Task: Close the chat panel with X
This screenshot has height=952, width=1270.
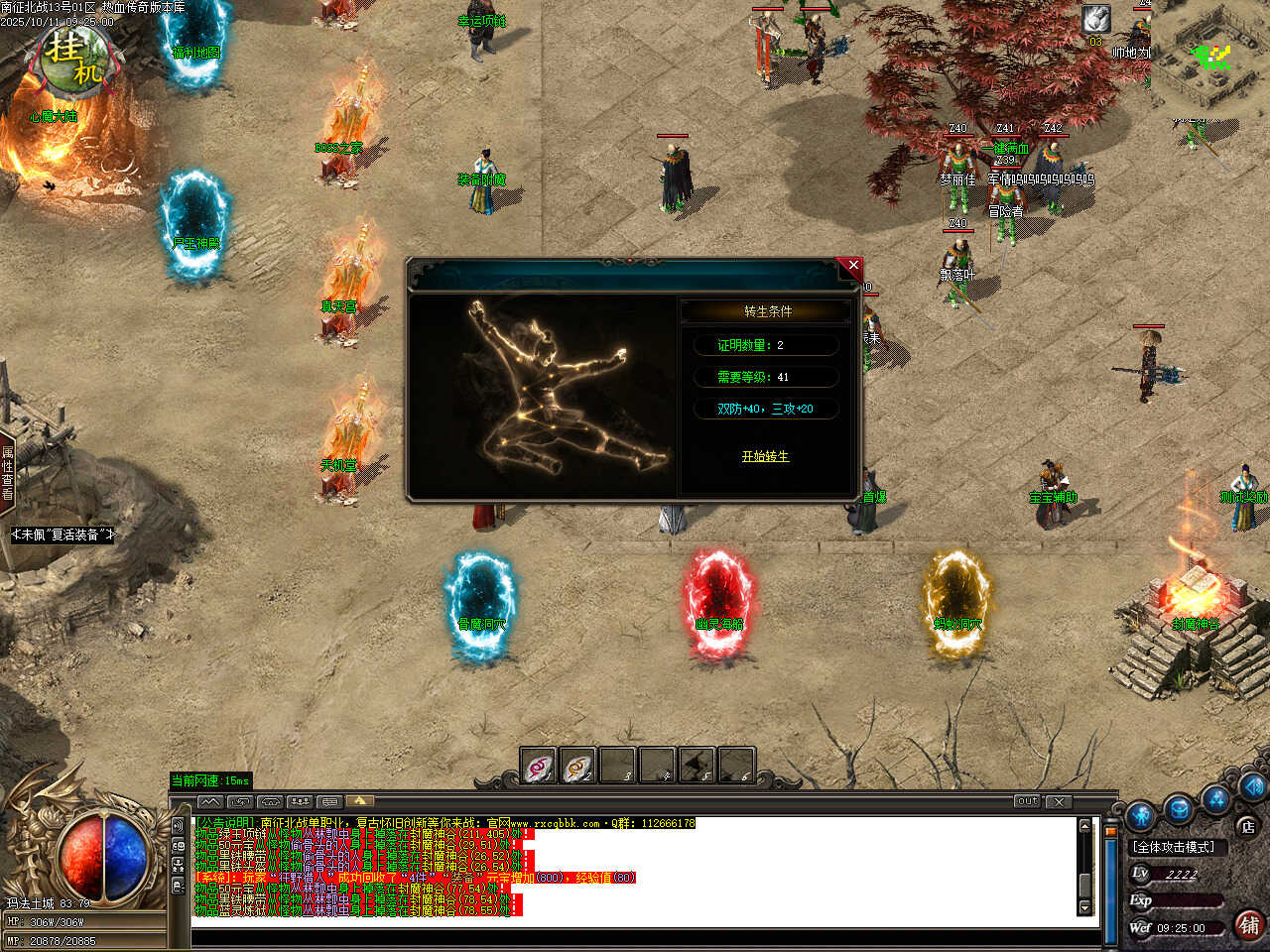Action: (x=1059, y=801)
